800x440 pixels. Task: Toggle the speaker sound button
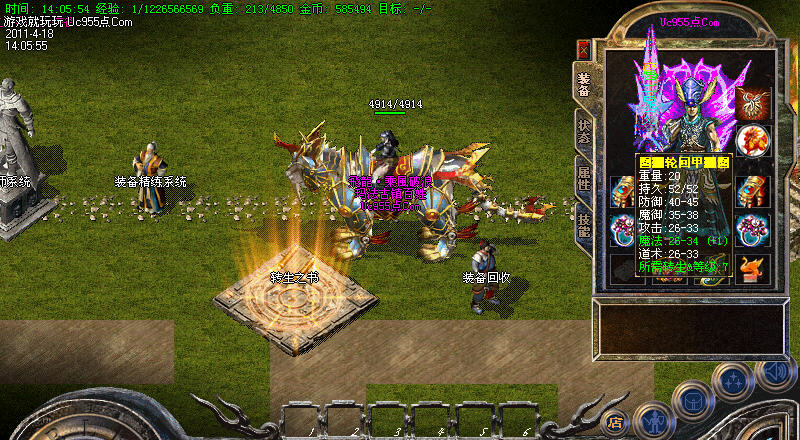pyautogui.click(x=774, y=374)
